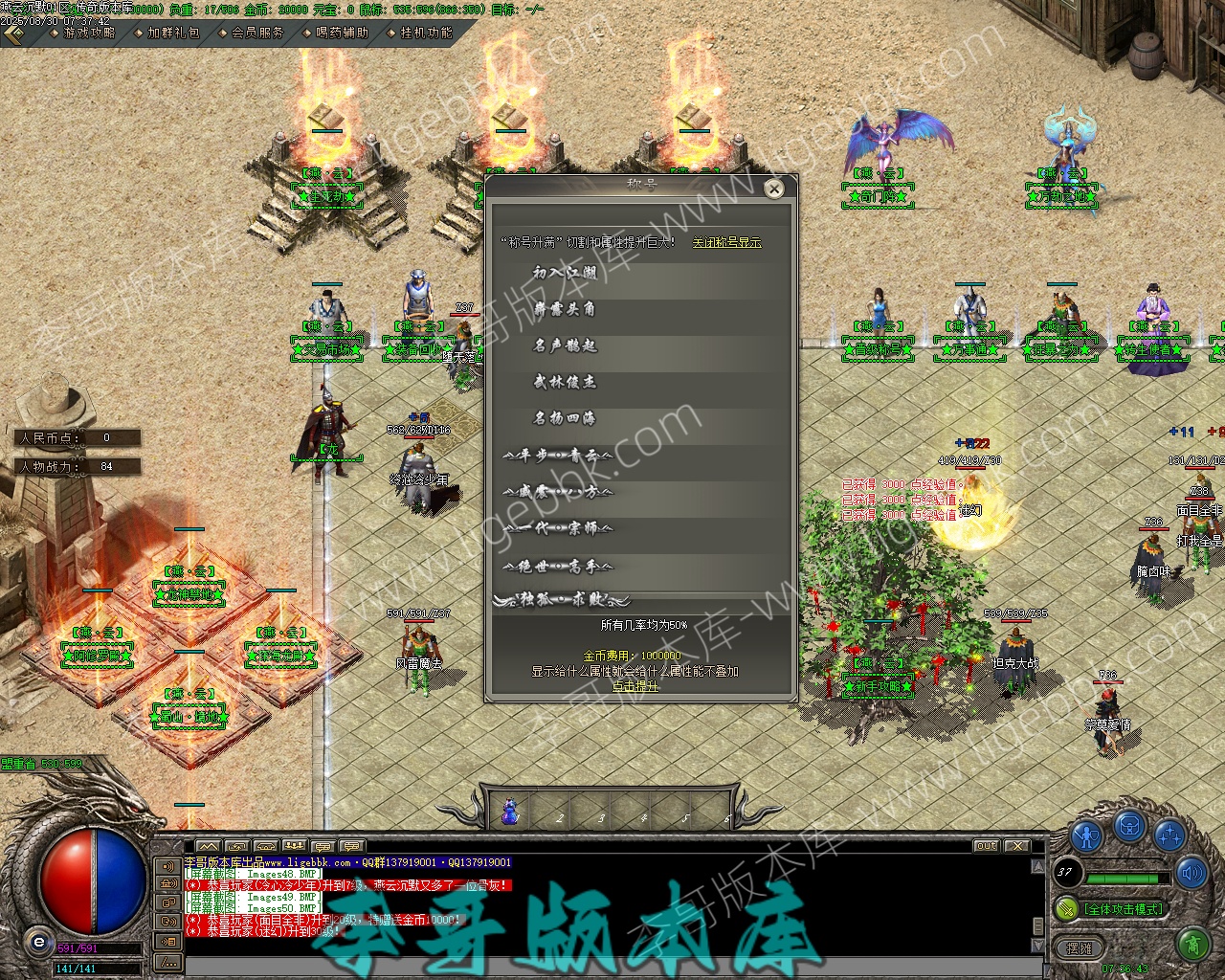Select the 初入江湖 title row
The height and width of the screenshot is (980, 1225).
(x=565, y=274)
